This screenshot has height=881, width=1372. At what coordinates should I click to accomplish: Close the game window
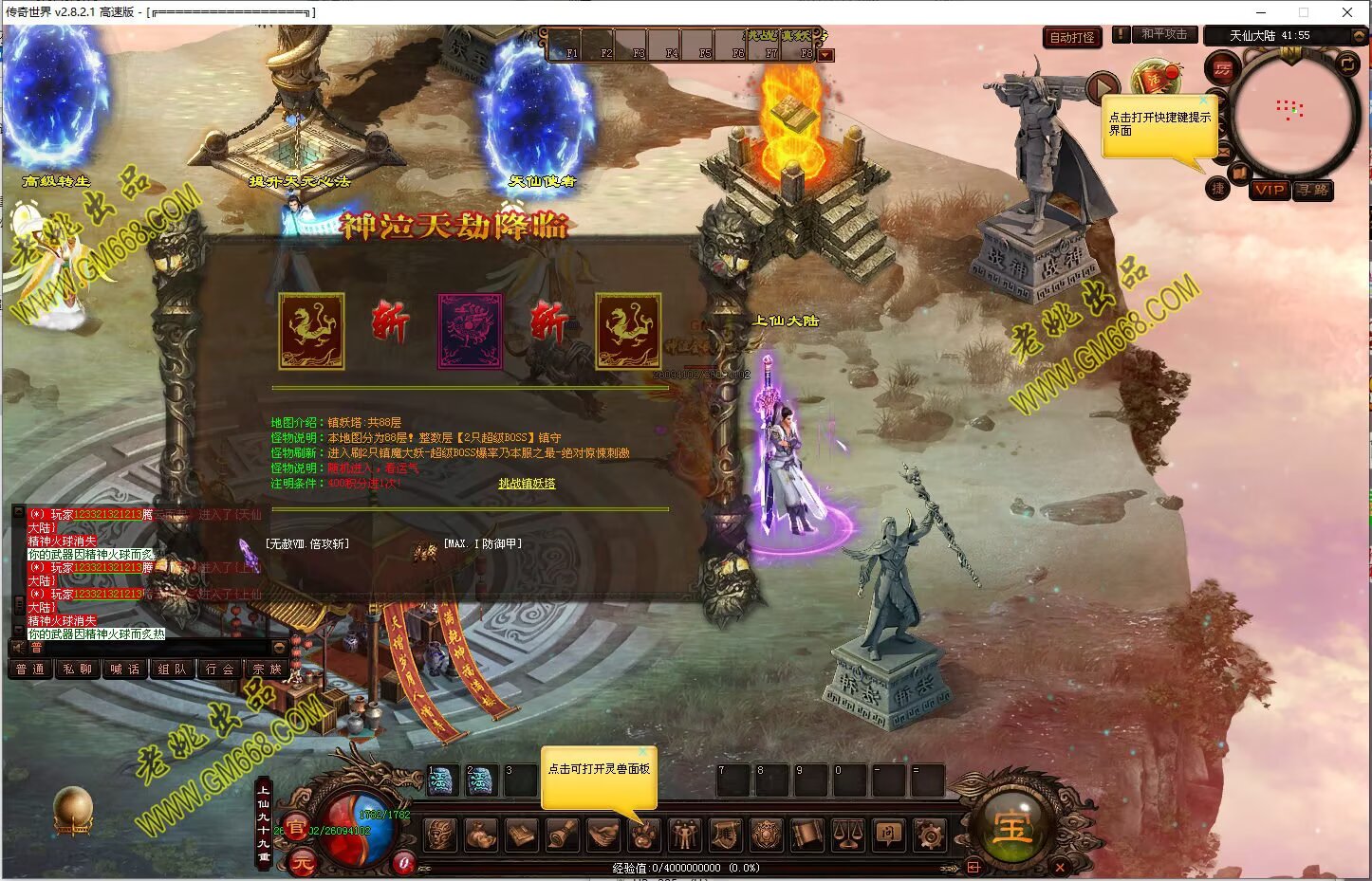(x=1347, y=12)
